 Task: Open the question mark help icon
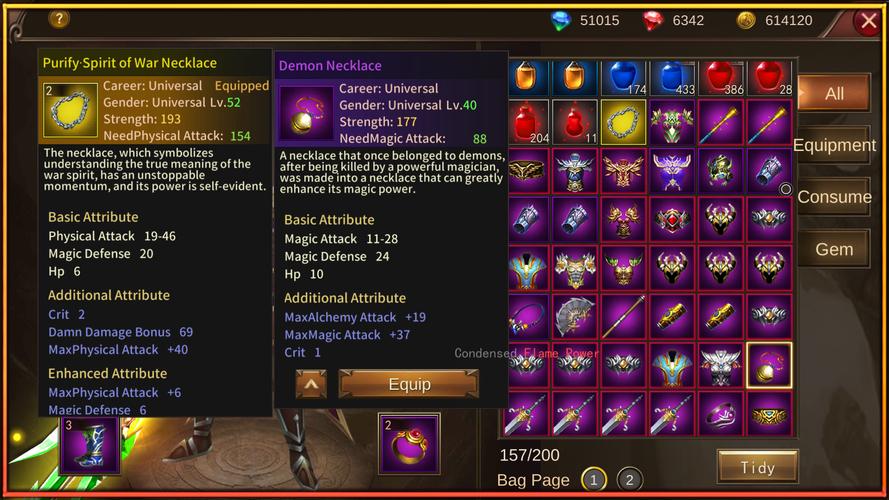pos(59,18)
